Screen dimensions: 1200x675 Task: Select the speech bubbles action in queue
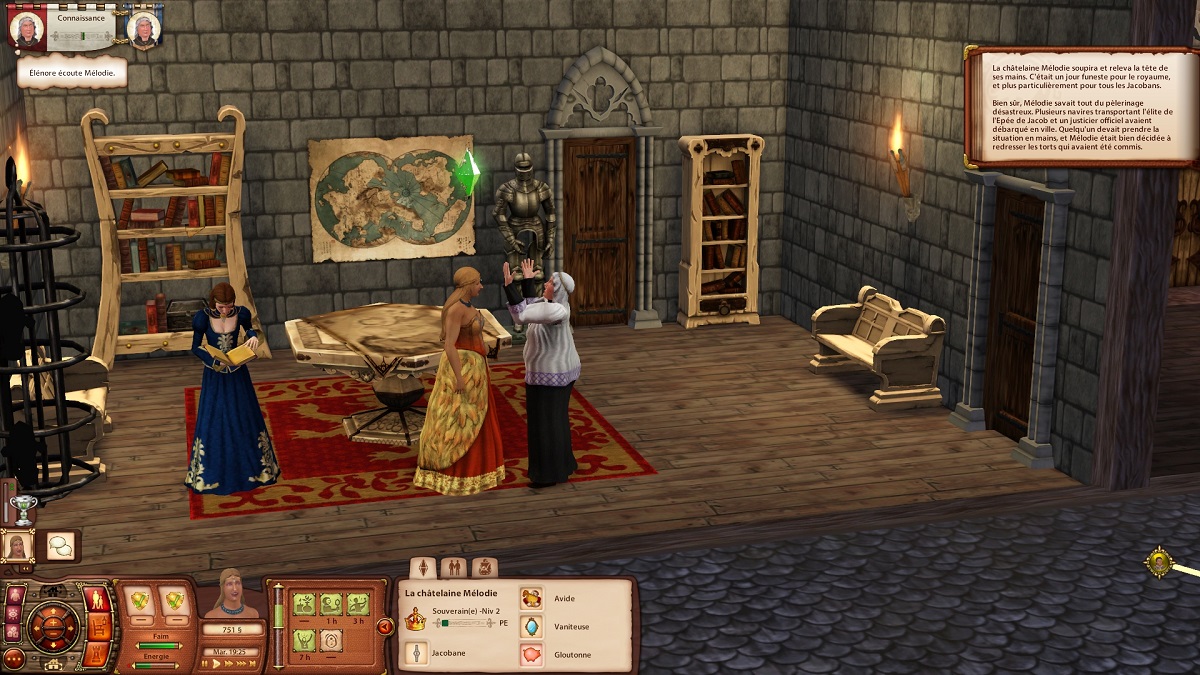click(x=61, y=546)
